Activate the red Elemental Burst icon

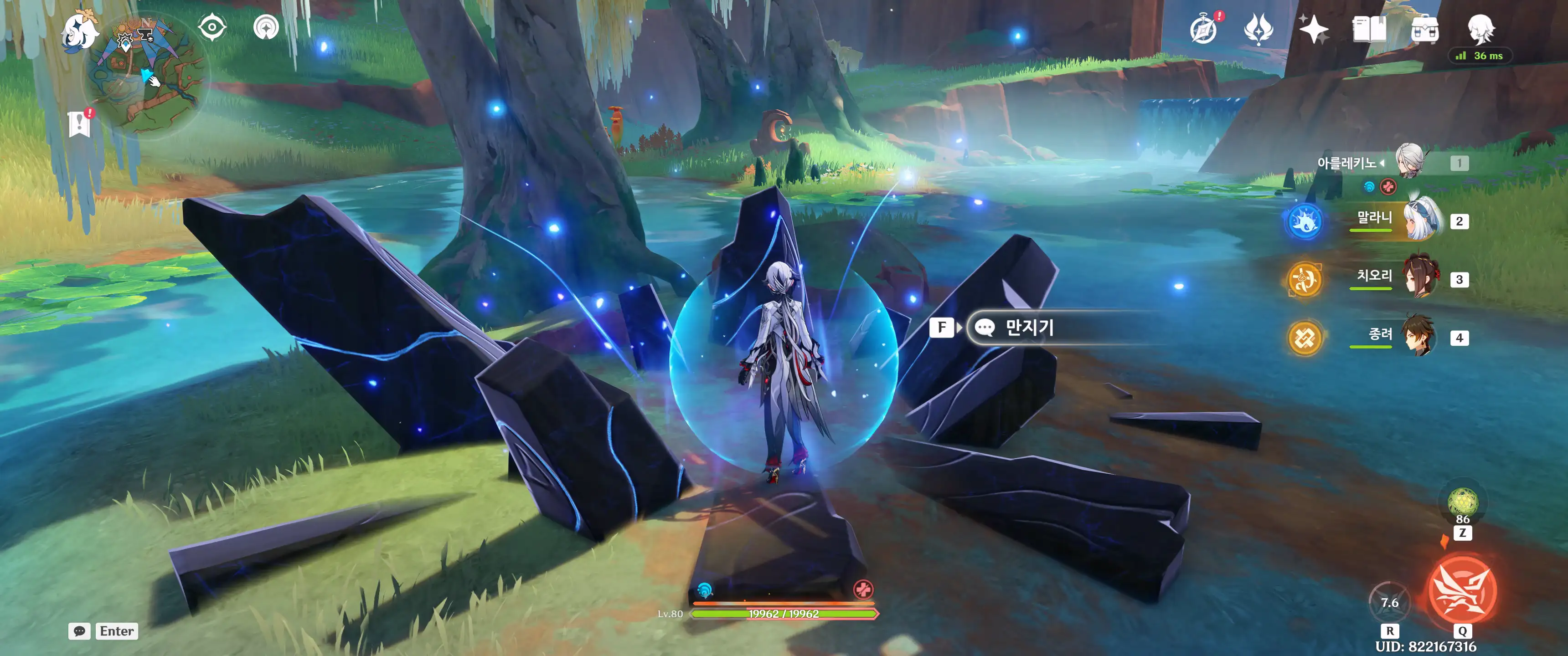pyautogui.click(x=1461, y=590)
